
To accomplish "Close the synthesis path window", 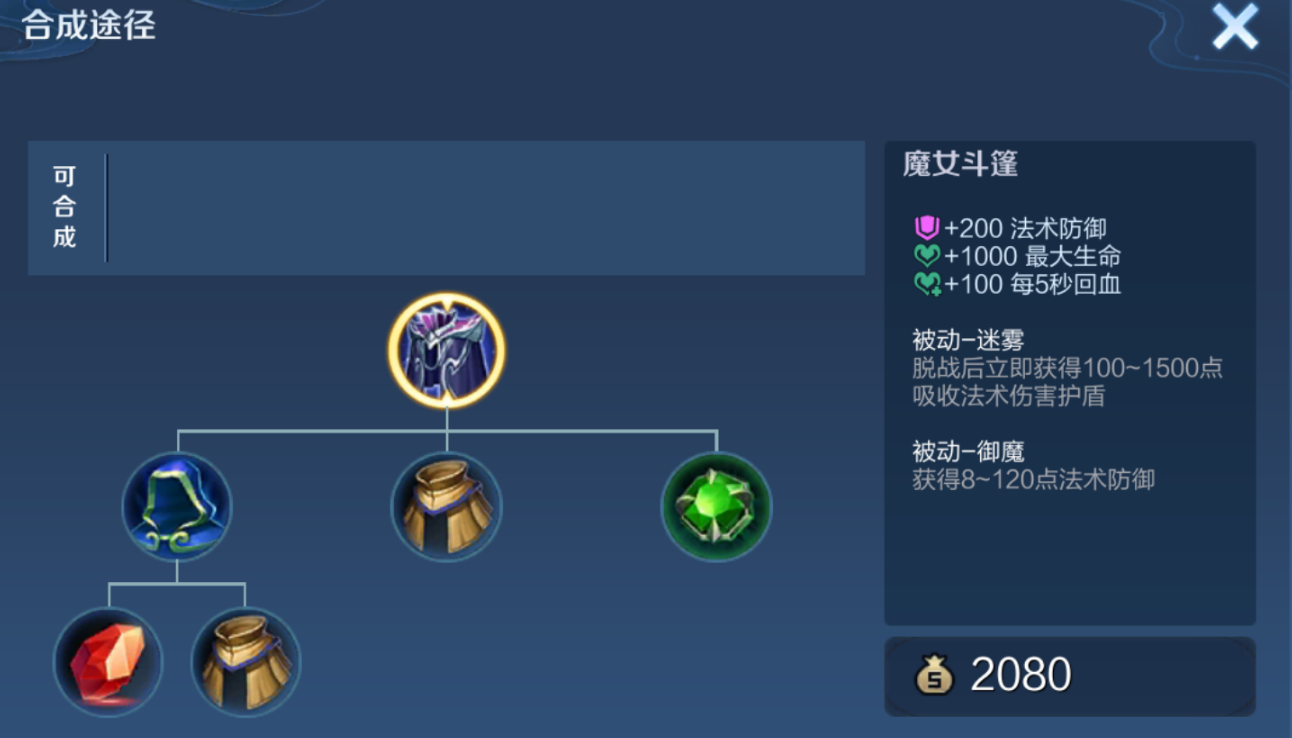I will 1235,29.
